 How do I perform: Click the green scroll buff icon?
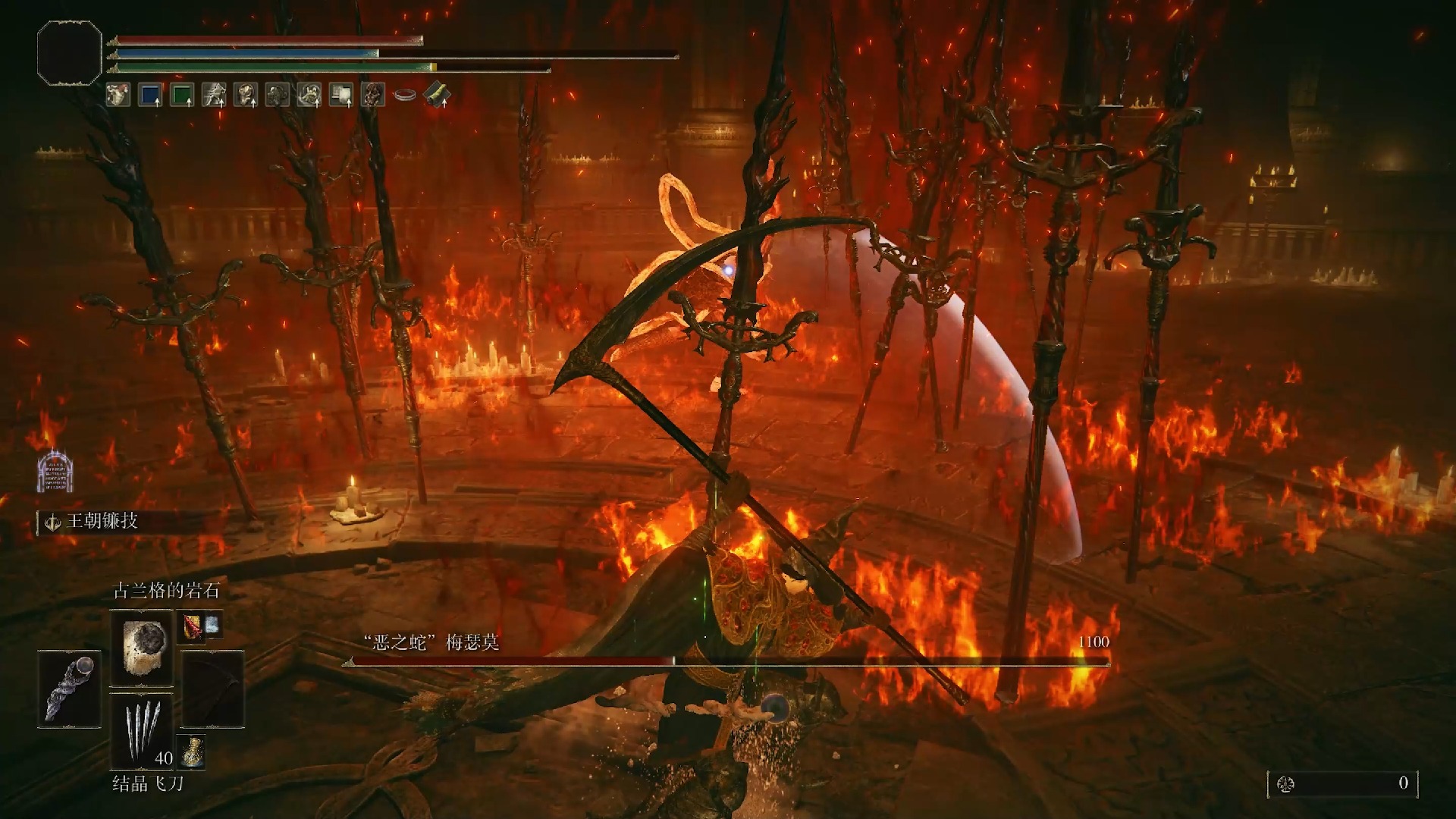point(437,95)
